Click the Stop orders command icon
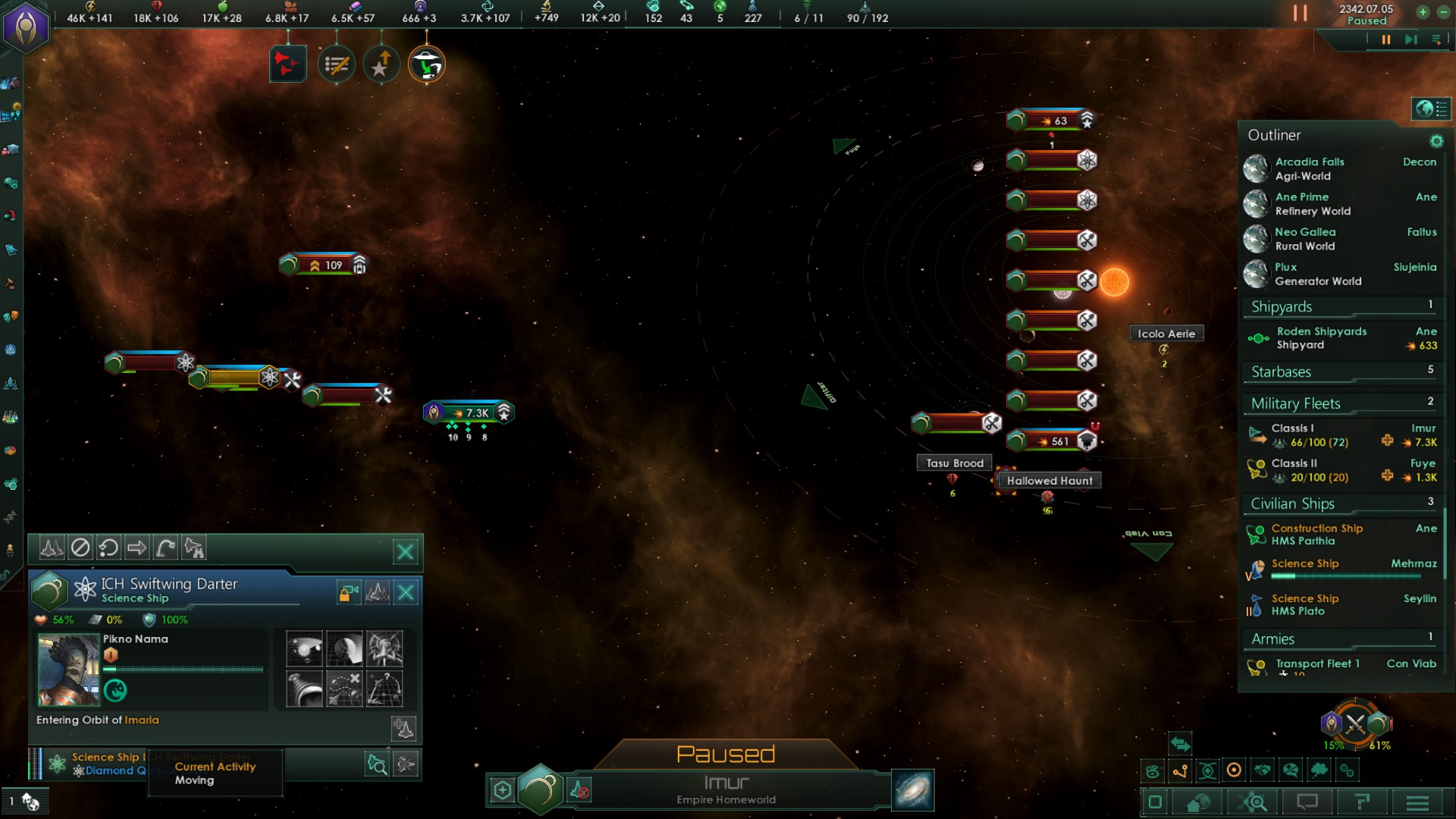The image size is (1456, 819). point(80,548)
